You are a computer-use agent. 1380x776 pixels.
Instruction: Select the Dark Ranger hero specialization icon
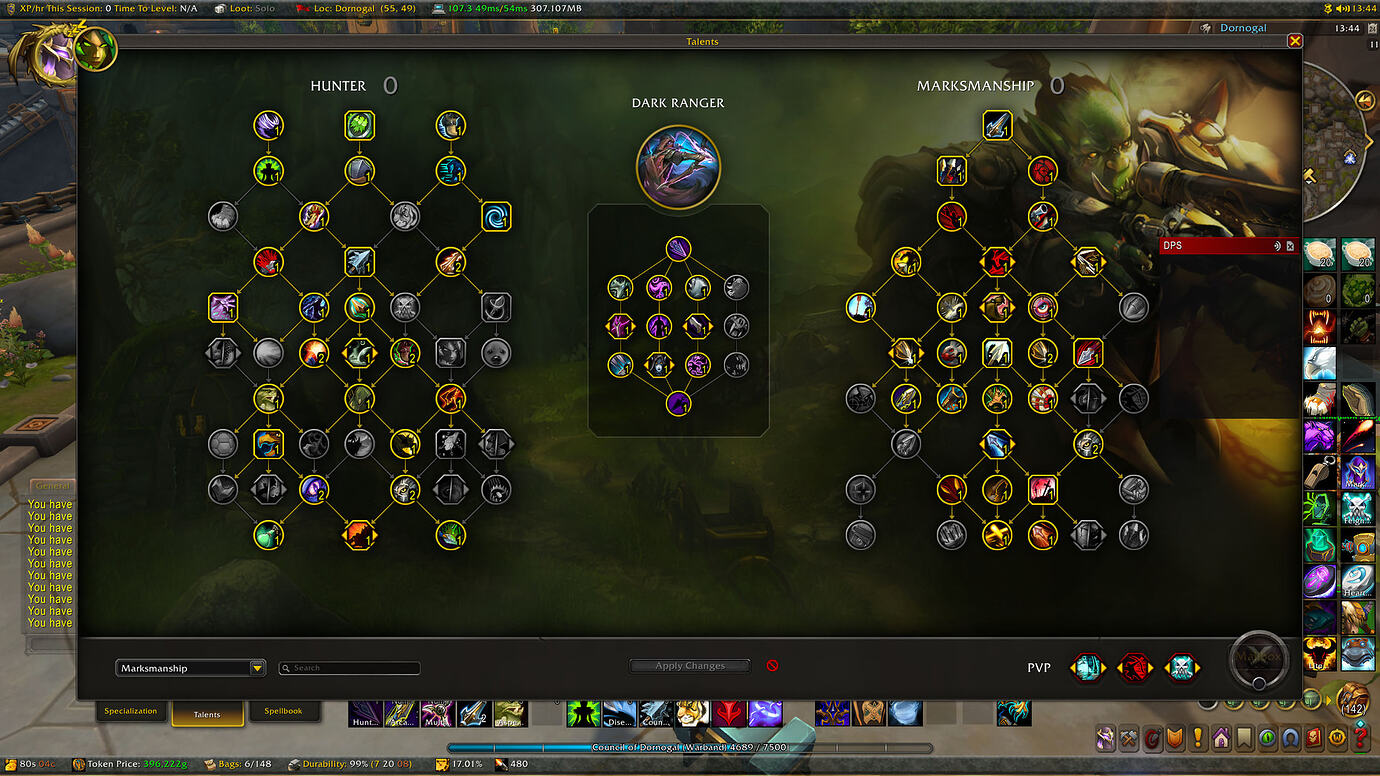coord(679,167)
